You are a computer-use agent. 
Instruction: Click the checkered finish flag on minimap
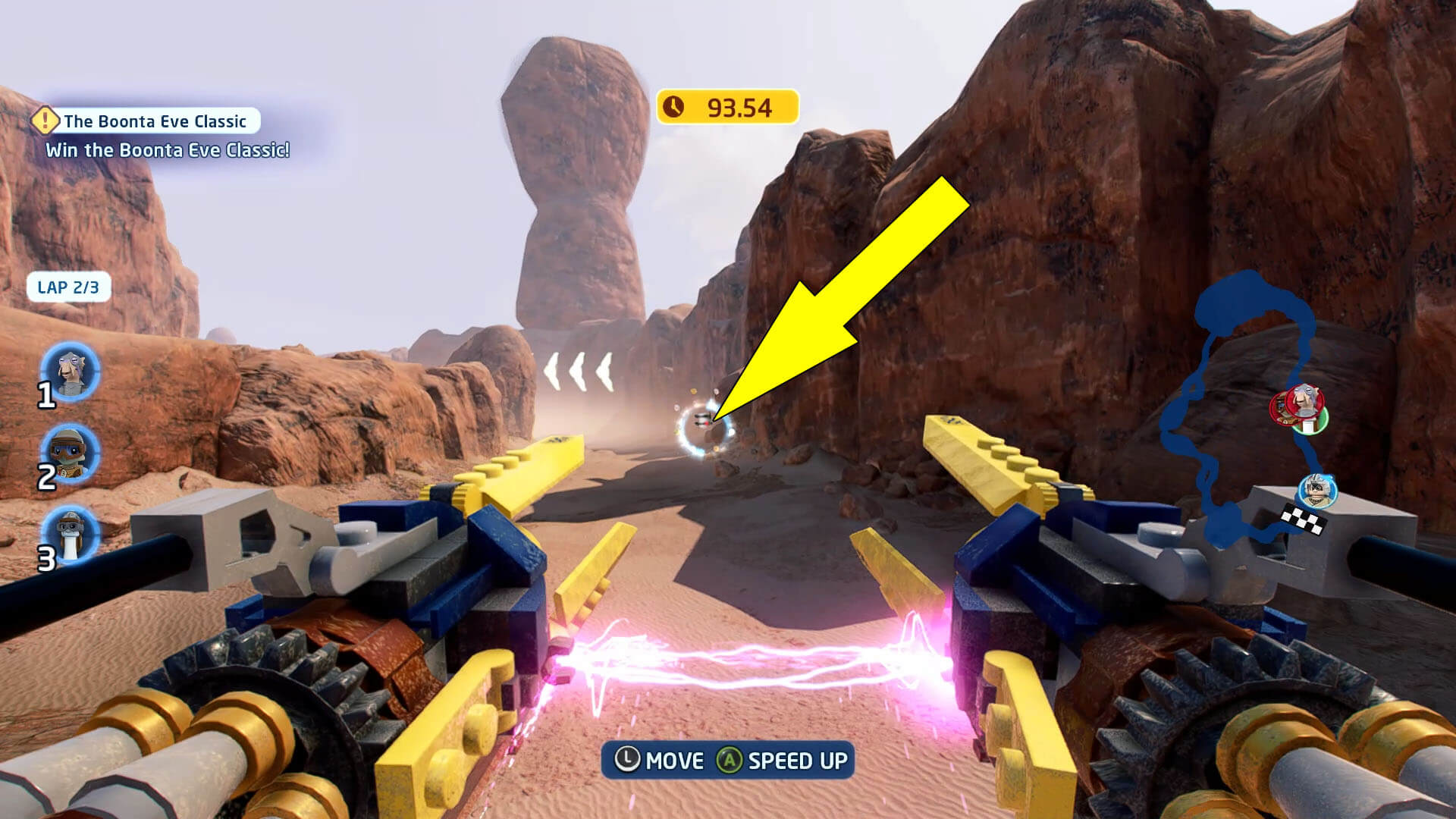[1304, 520]
